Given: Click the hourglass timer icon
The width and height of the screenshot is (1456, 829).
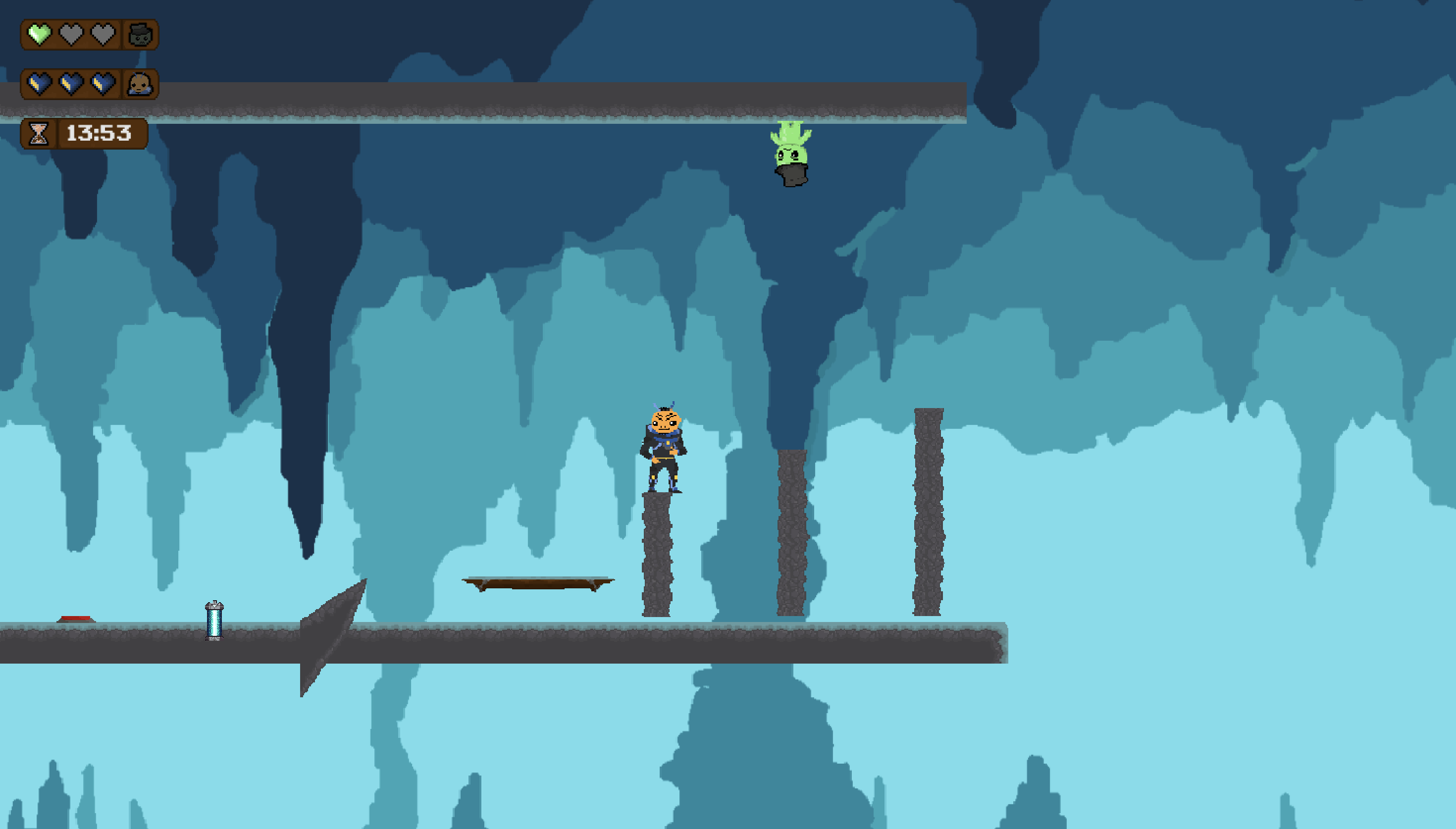Looking at the screenshot, I should [x=39, y=134].
